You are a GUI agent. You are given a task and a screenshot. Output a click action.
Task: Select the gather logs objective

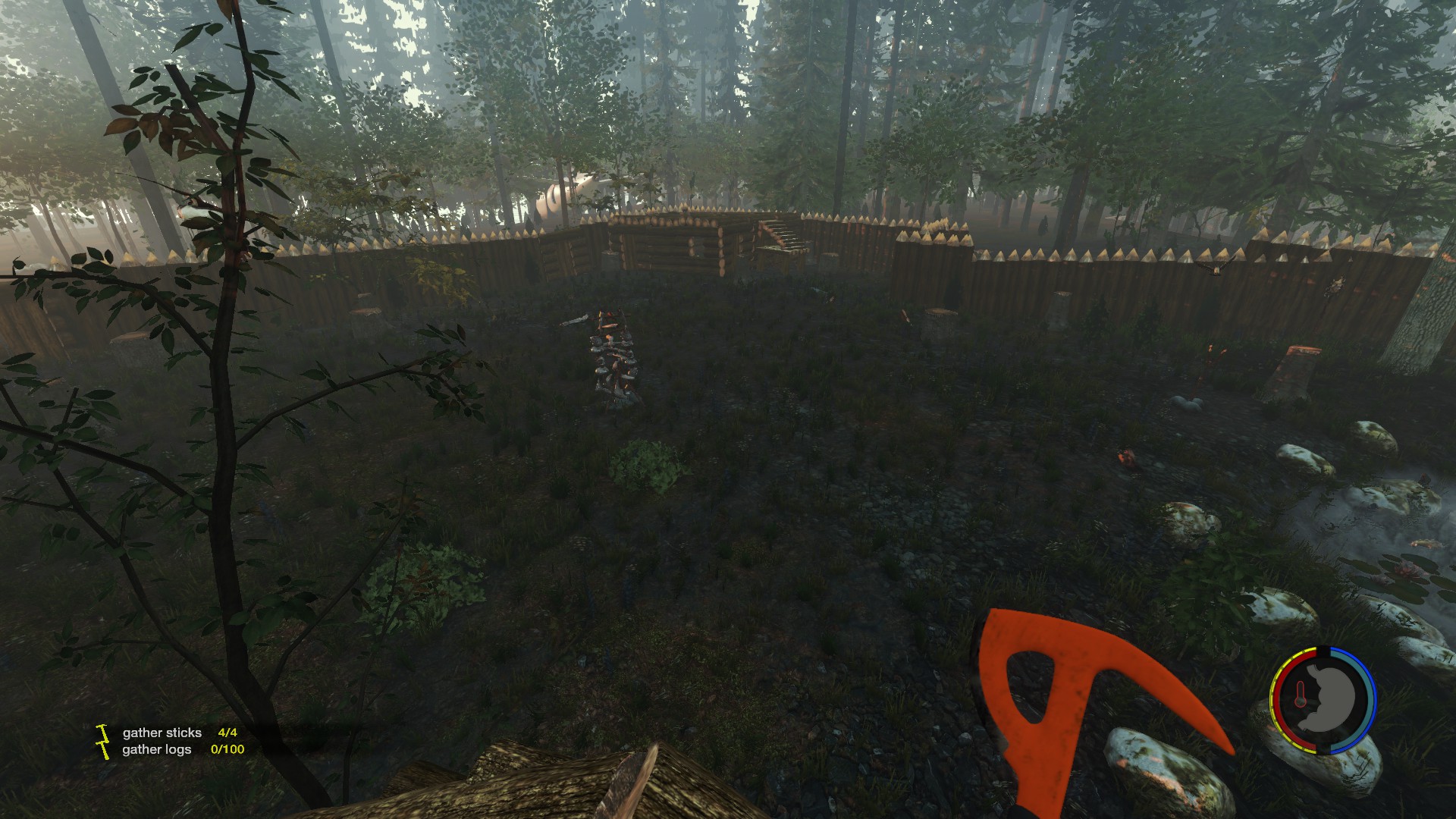click(157, 749)
